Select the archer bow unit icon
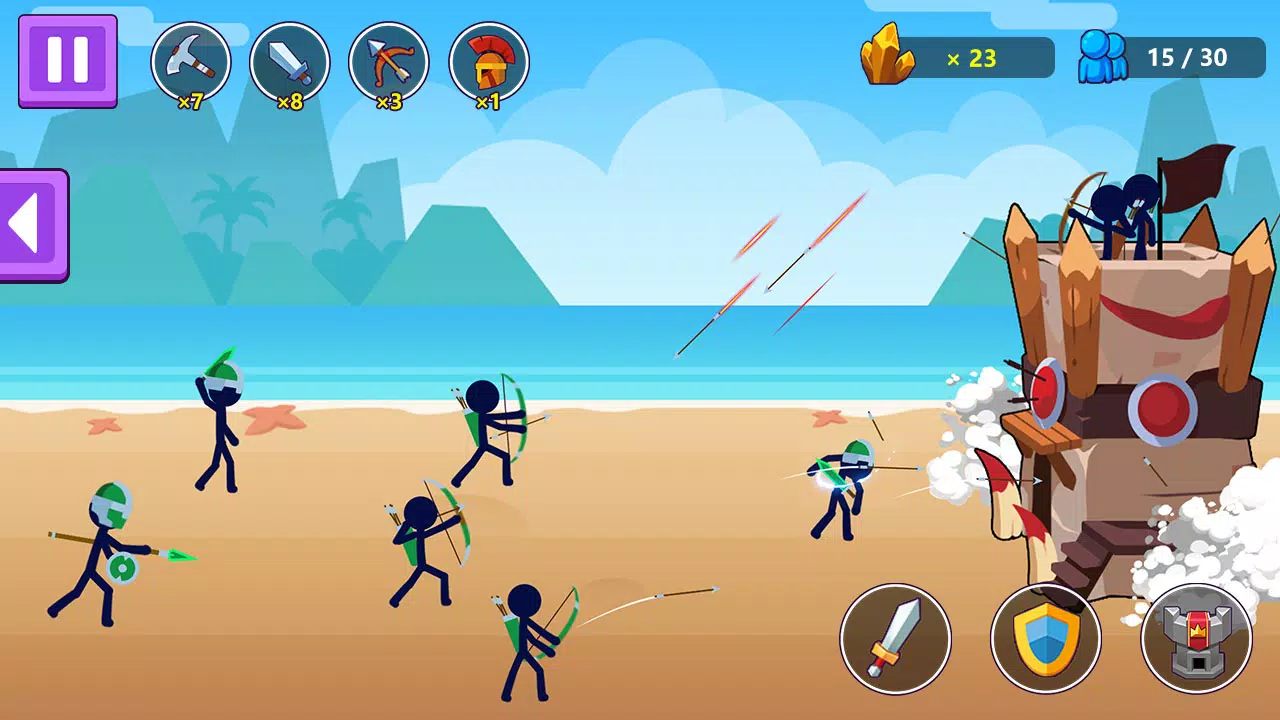This screenshot has width=1280, height=720. click(390, 61)
